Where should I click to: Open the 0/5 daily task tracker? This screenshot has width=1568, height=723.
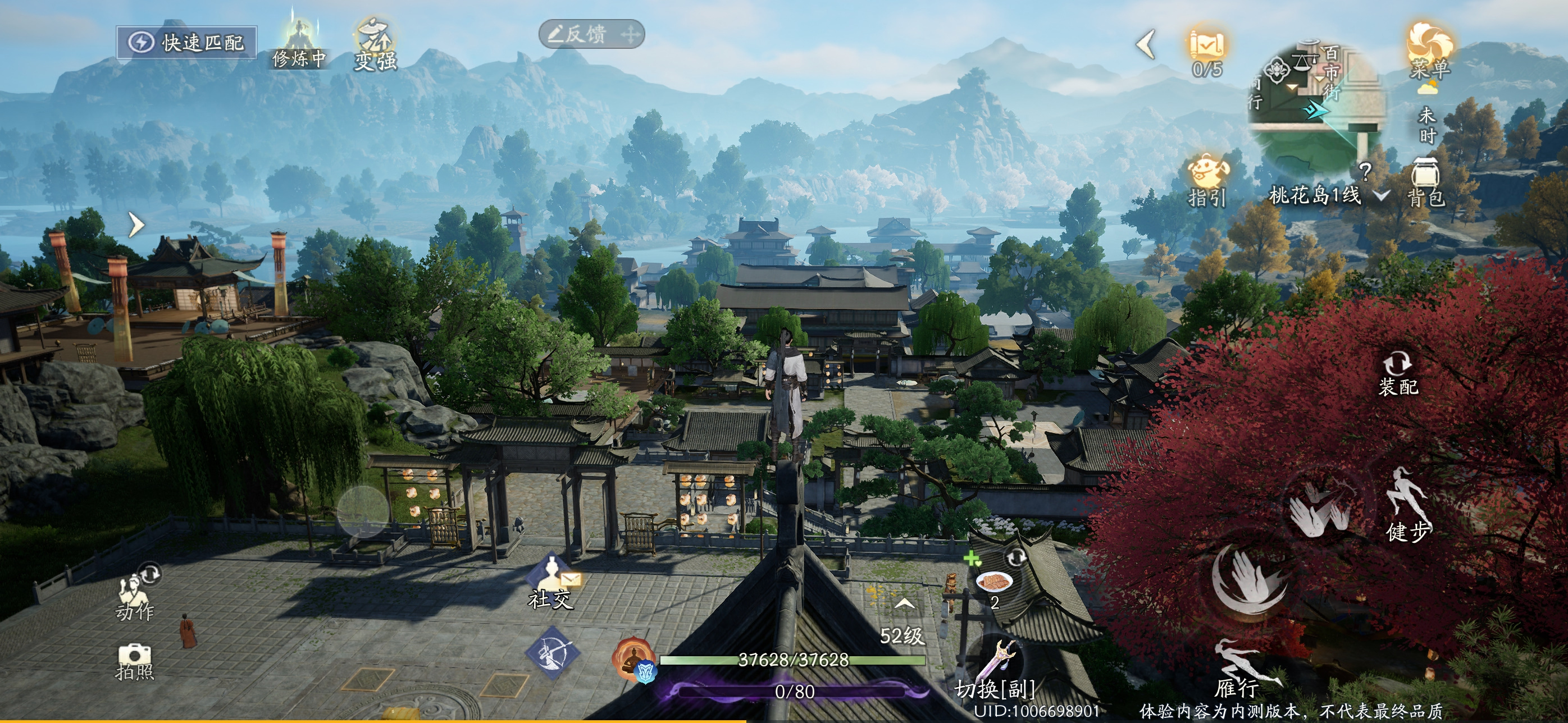(1207, 51)
